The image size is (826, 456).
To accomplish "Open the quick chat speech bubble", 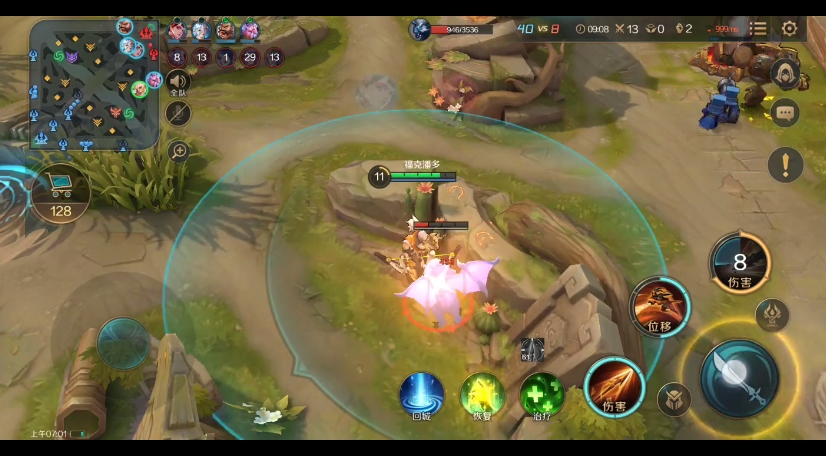I will pyautogui.click(x=785, y=113).
